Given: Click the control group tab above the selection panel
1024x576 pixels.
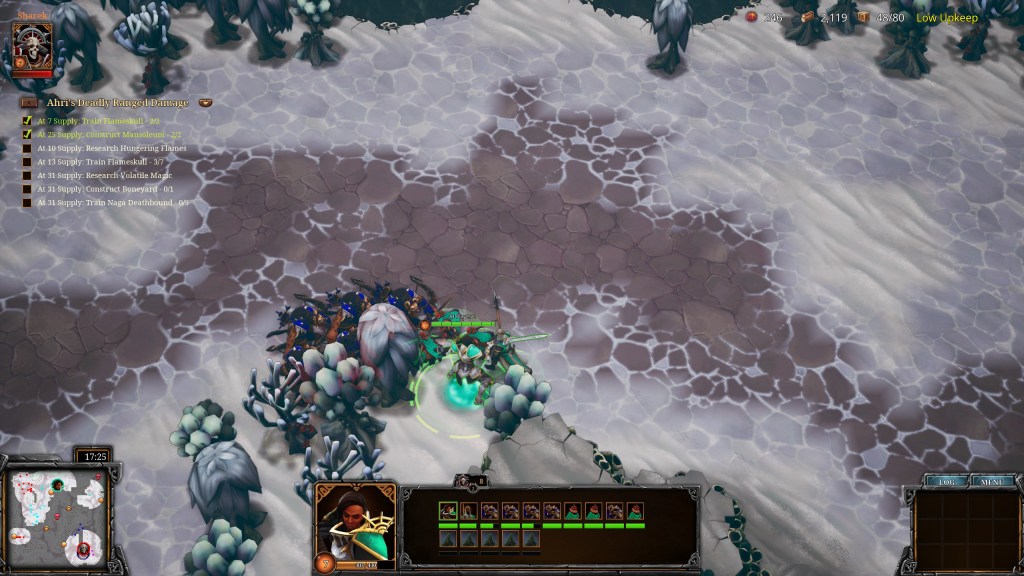Looking at the screenshot, I should pyautogui.click(x=470, y=481).
